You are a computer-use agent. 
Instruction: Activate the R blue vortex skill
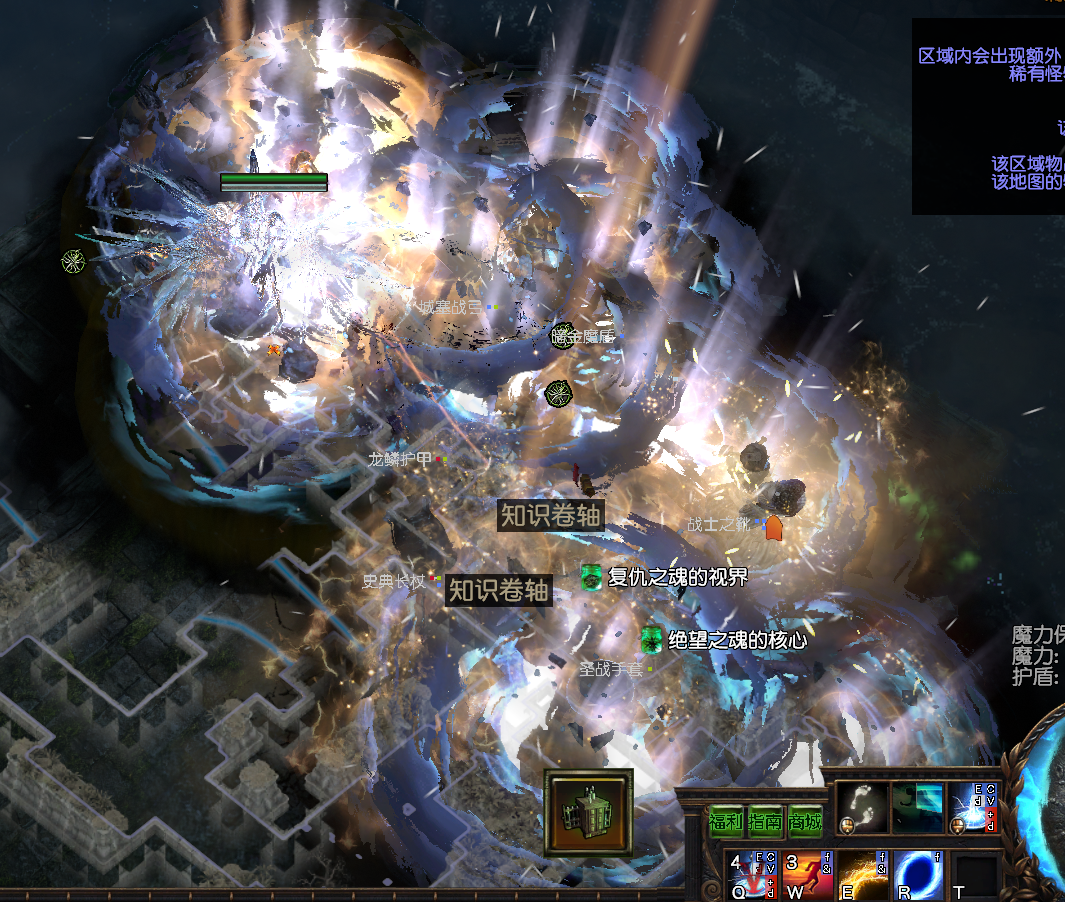(x=918, y=874)
